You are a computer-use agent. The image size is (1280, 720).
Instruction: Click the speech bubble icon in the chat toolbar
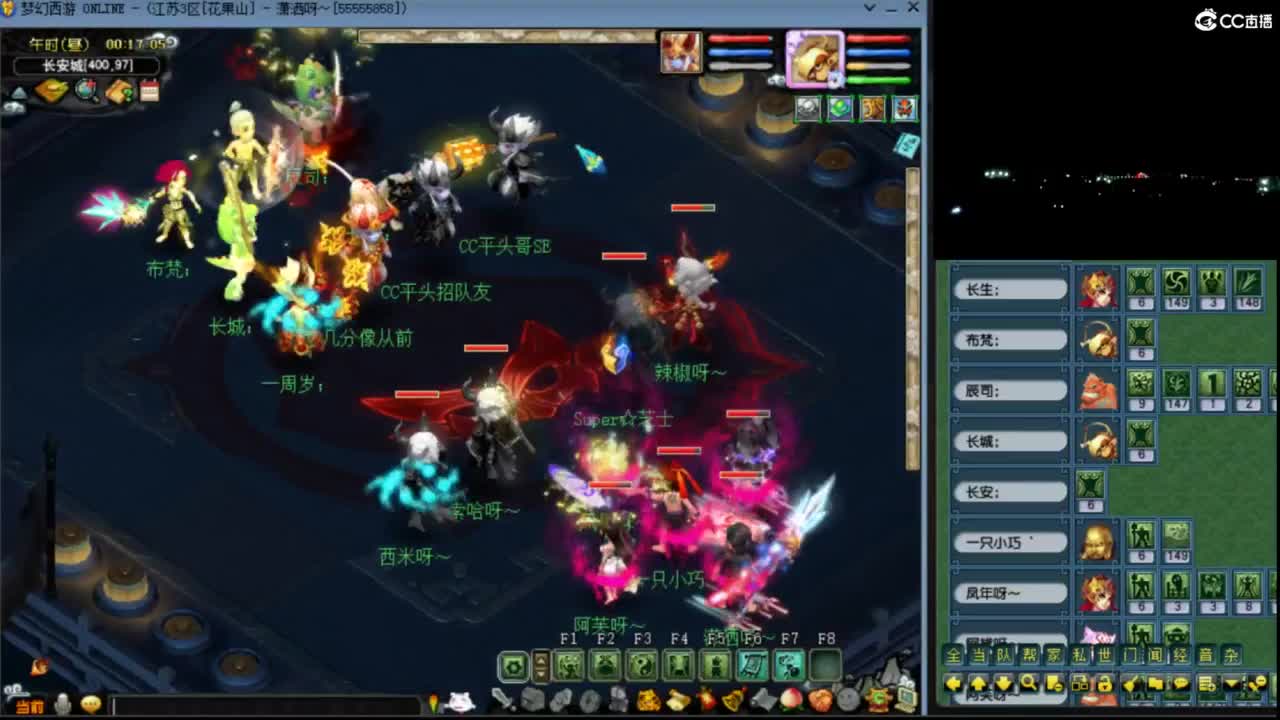click(1183, 684)
